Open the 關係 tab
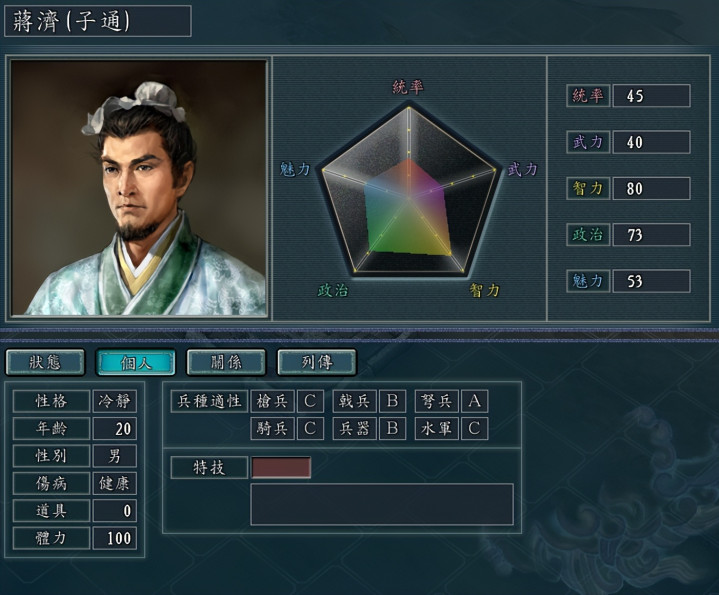Screen dimensions: 719x595 point(226,361)
